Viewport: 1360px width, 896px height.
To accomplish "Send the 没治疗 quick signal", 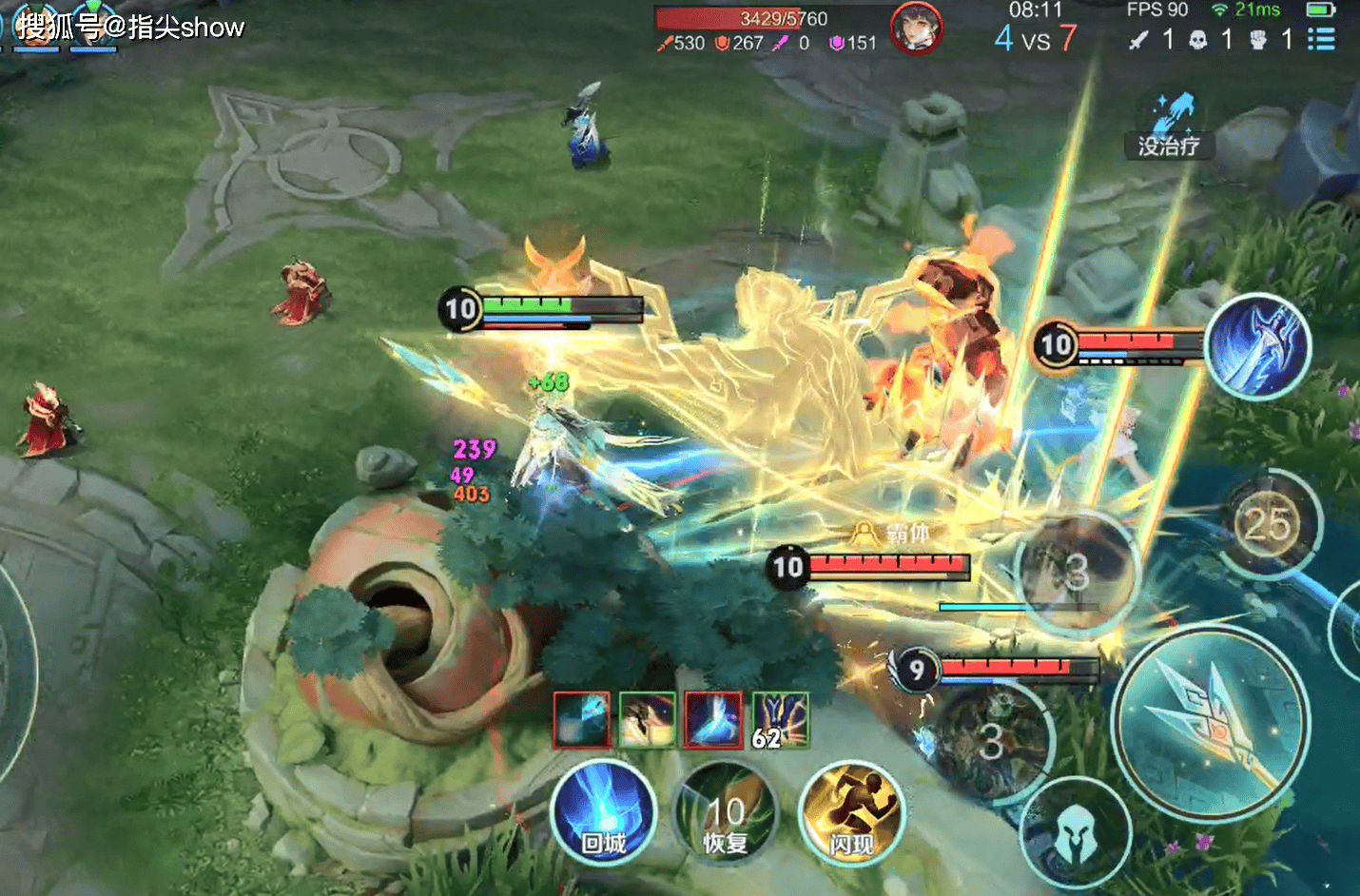I will coord(1170,126).
